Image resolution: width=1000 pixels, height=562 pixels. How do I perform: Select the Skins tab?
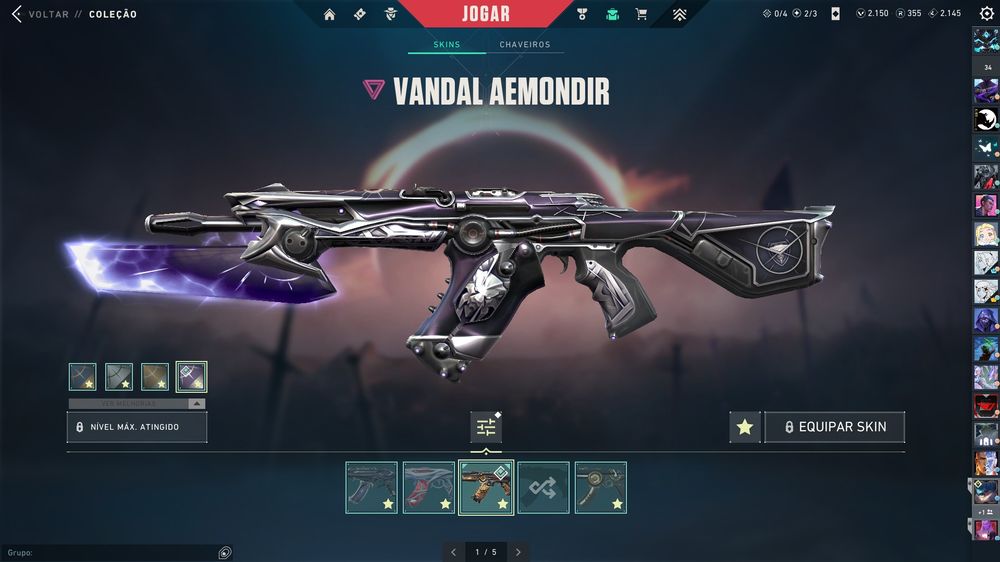click(x=447, y=45)
